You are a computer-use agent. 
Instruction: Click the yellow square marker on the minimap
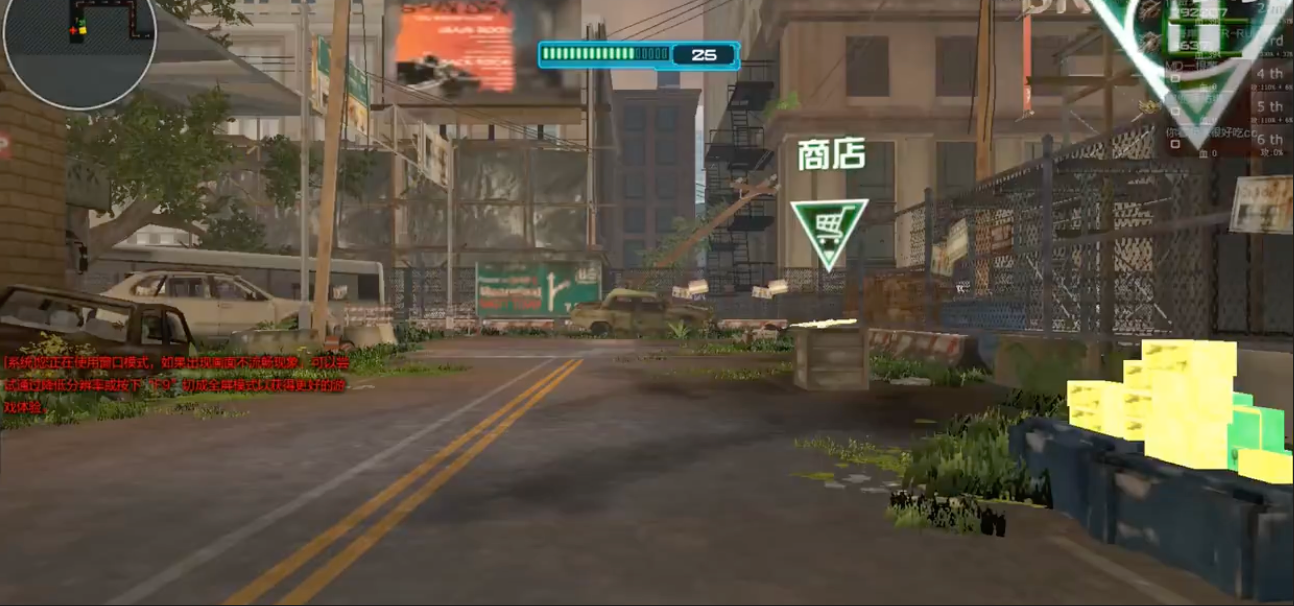(82, 31)
